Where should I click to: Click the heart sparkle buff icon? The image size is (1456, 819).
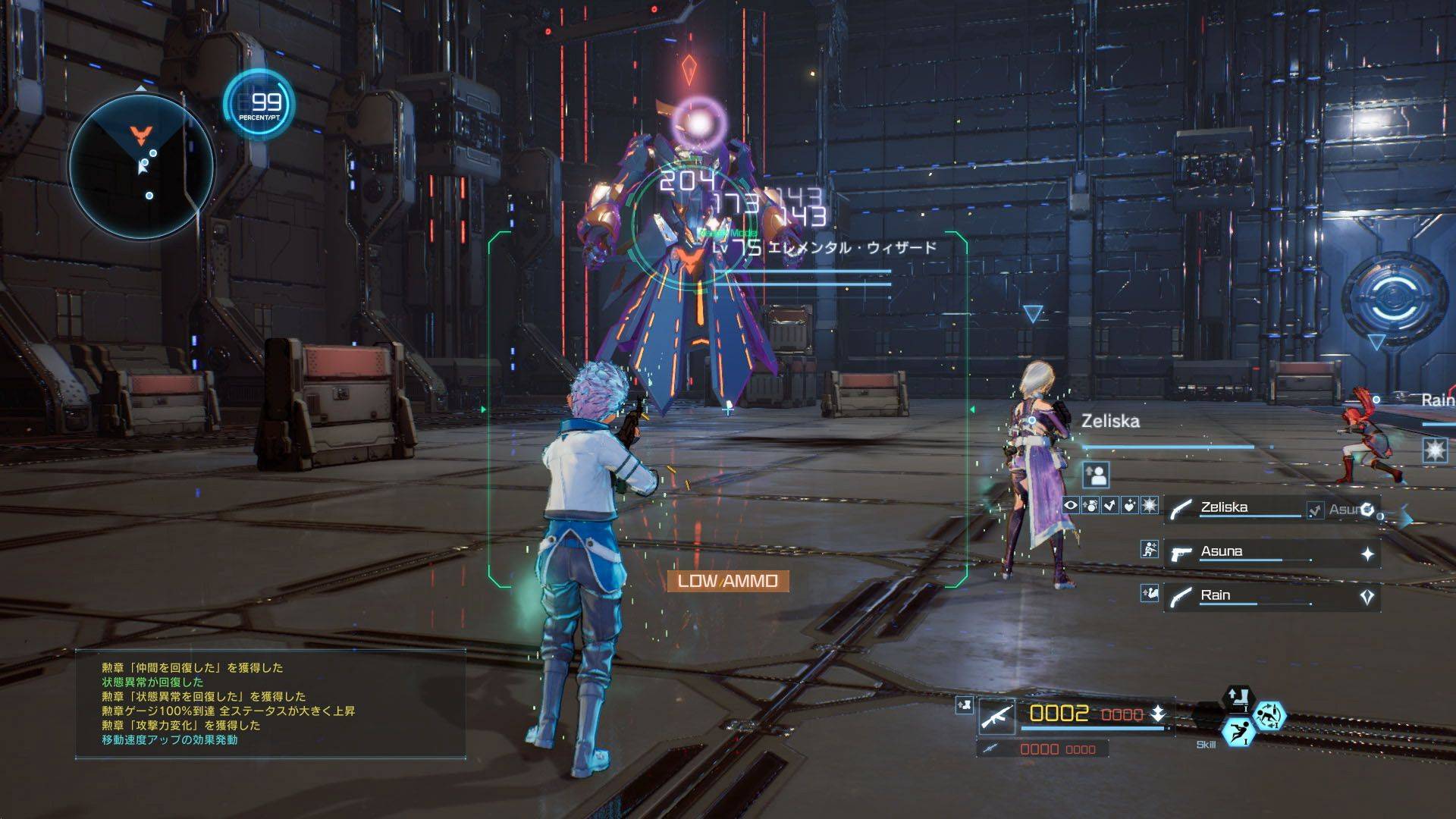tap(1130, 505)
